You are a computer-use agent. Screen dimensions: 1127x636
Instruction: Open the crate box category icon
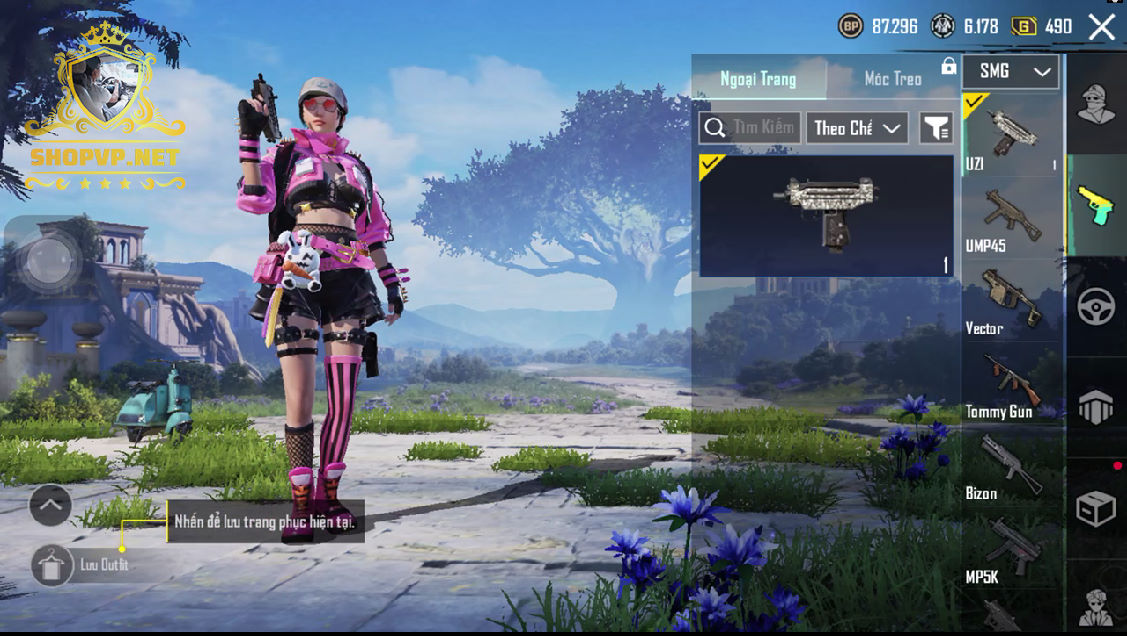click(1096, 508)
